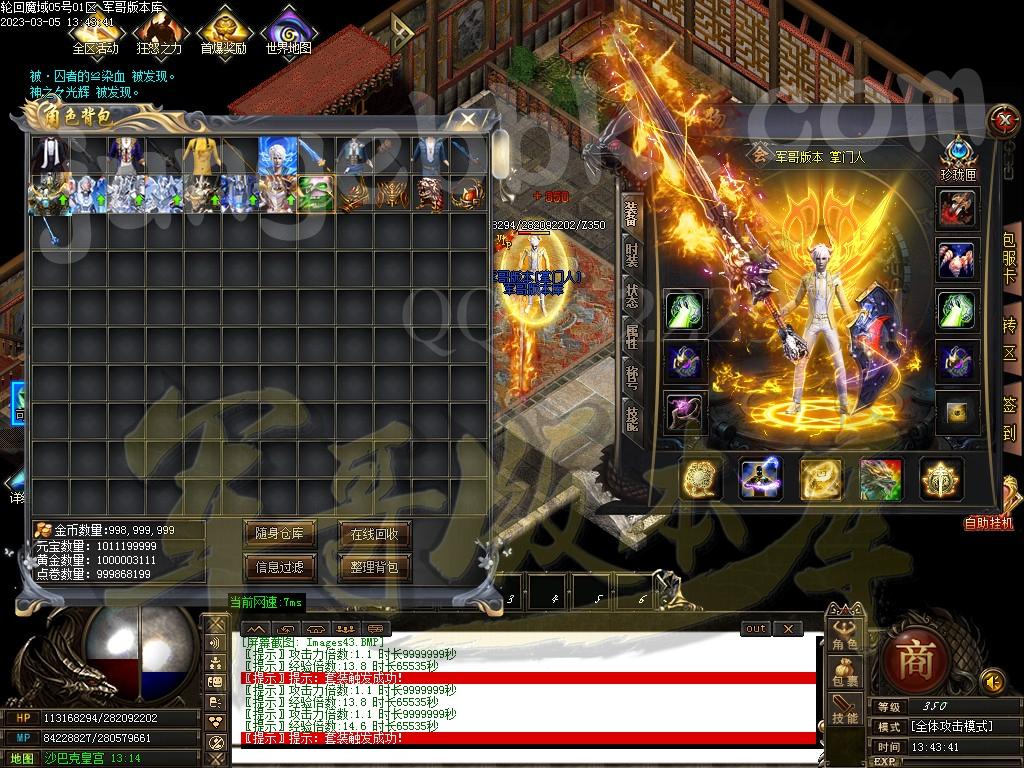Screen dimensions: 1024x768
Task: Open the 信息过滤 message filter
Action: 280,567
